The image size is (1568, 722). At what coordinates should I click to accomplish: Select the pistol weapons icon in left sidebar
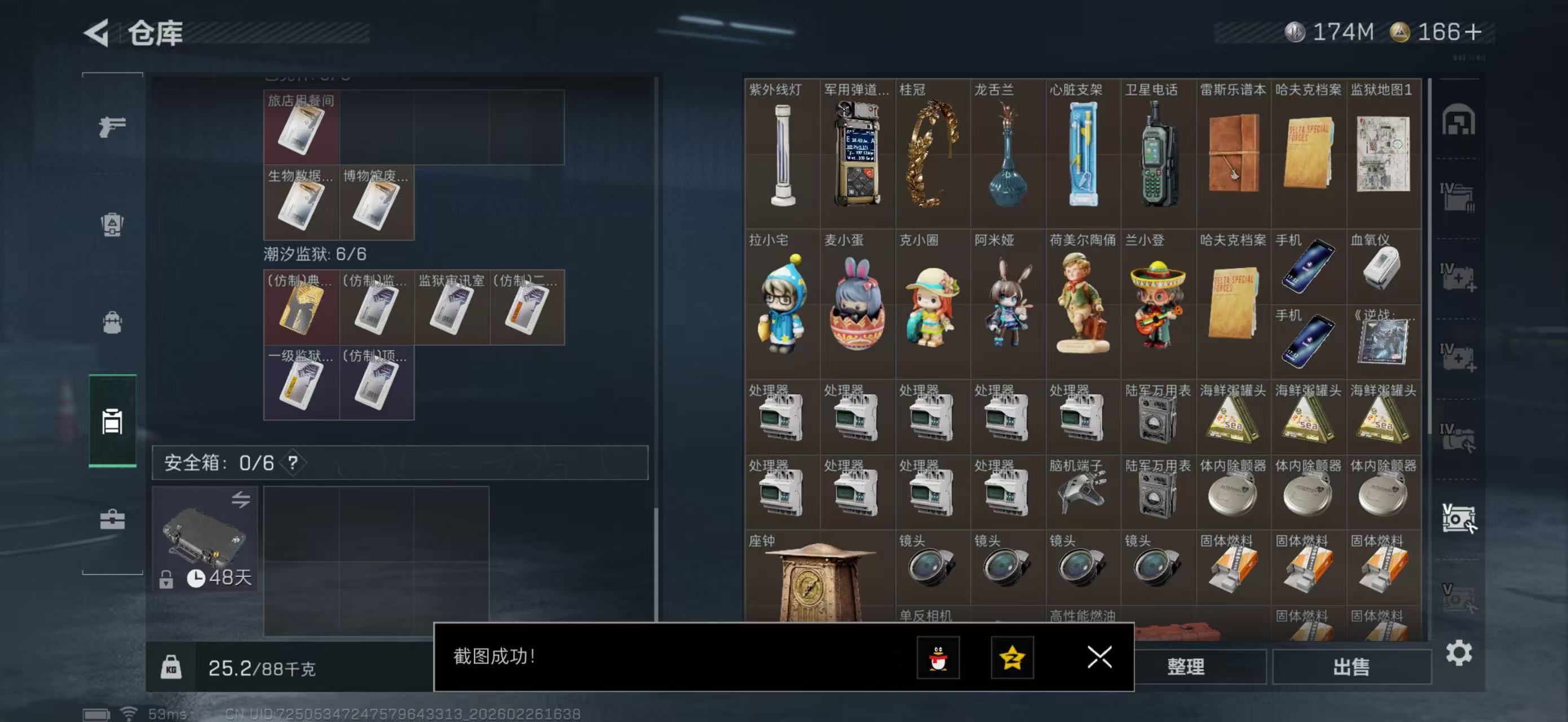[112, 129]
